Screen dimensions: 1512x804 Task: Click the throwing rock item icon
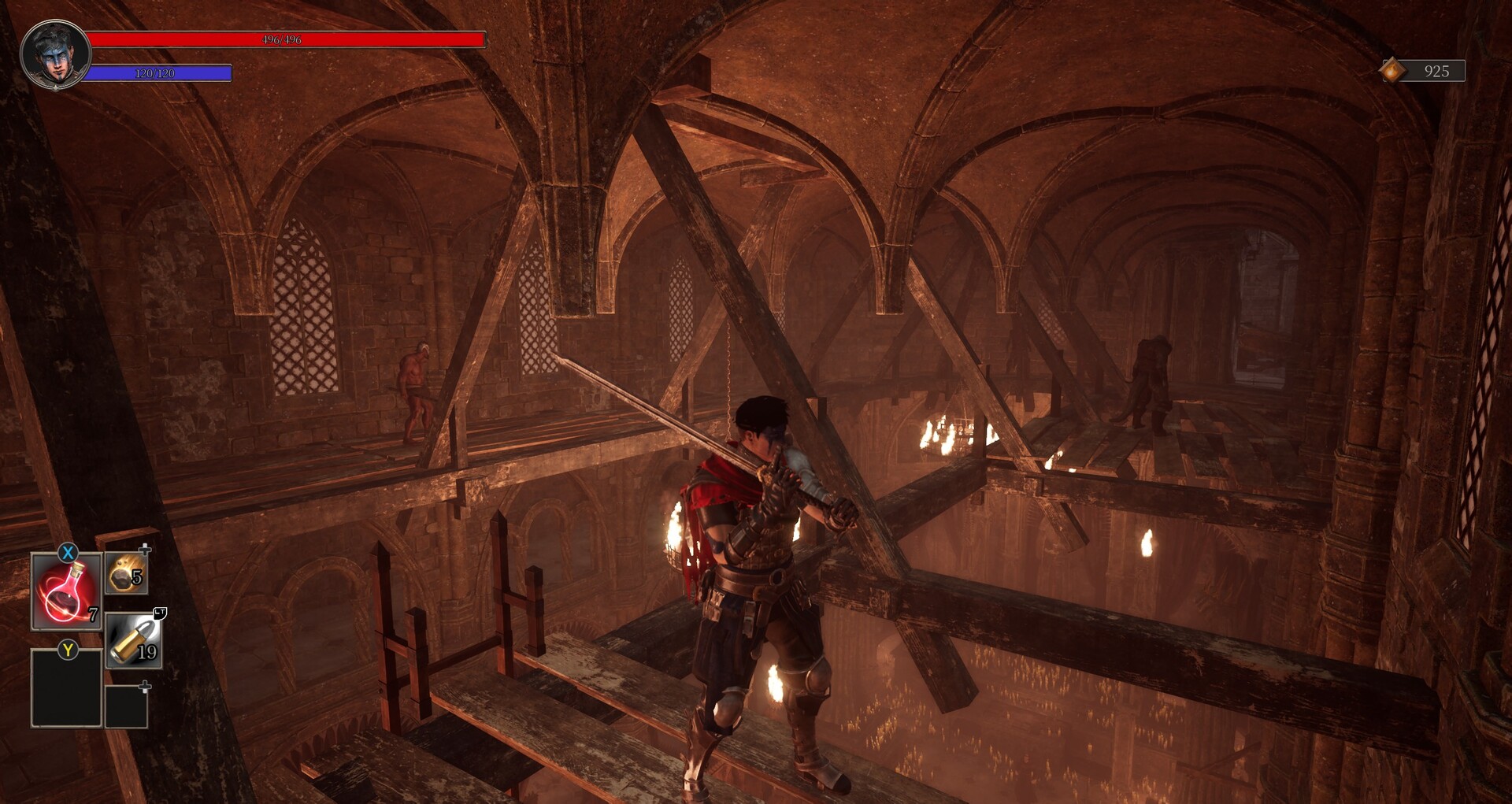pyautogui.click(x=126, y=576)
